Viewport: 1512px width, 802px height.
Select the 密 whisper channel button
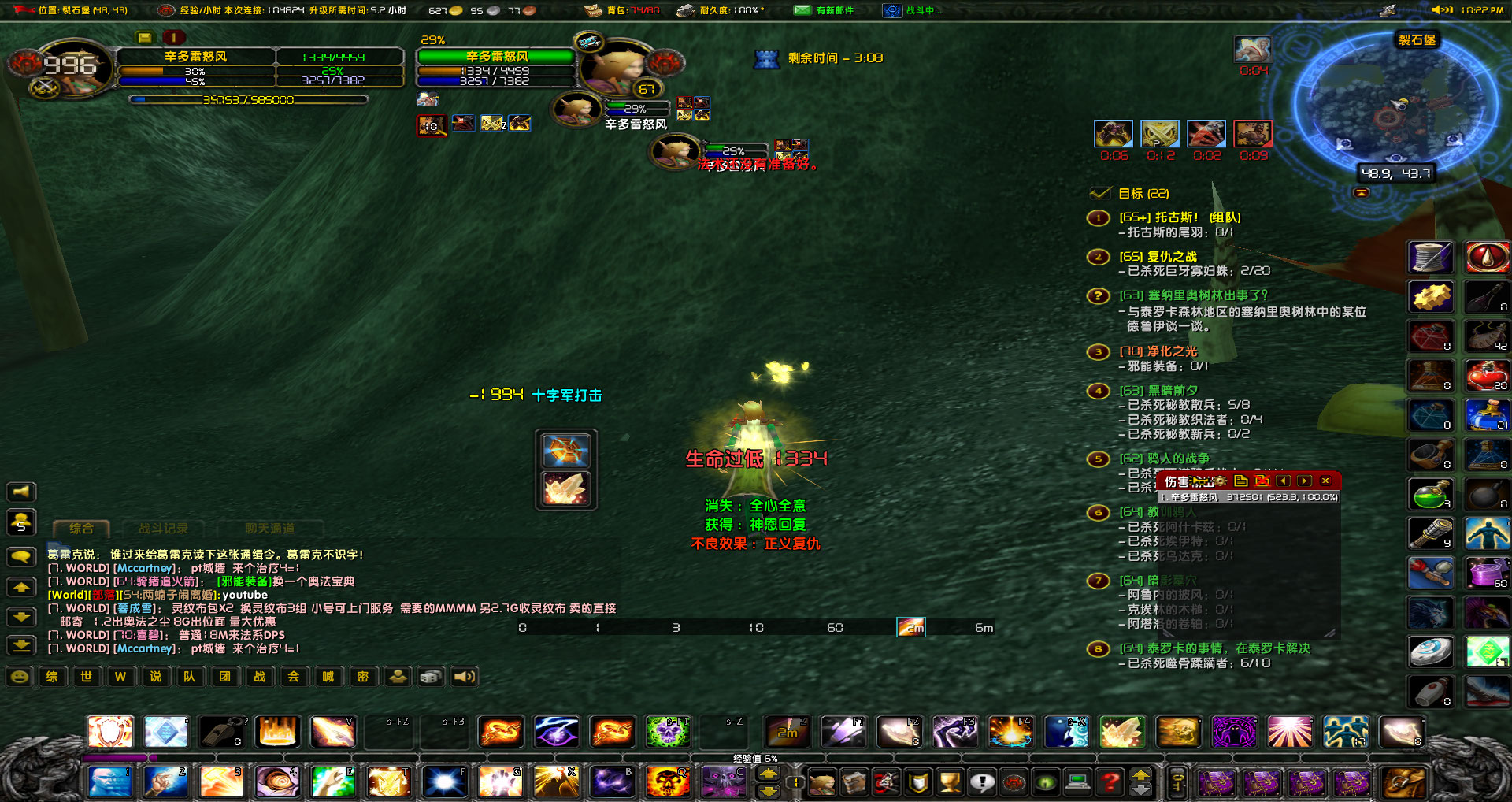pos(363,676)
